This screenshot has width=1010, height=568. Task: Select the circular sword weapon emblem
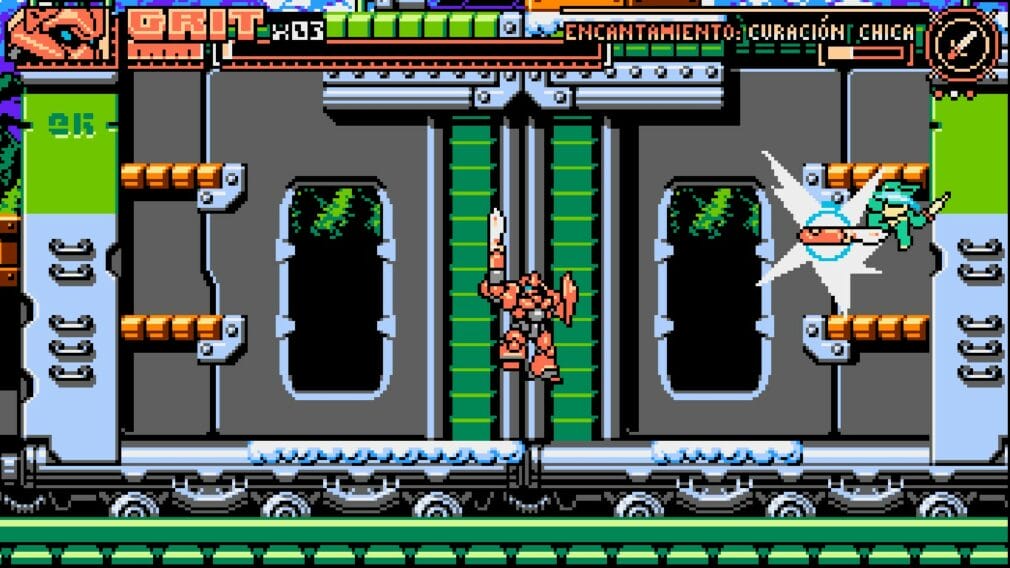(961, 41)
